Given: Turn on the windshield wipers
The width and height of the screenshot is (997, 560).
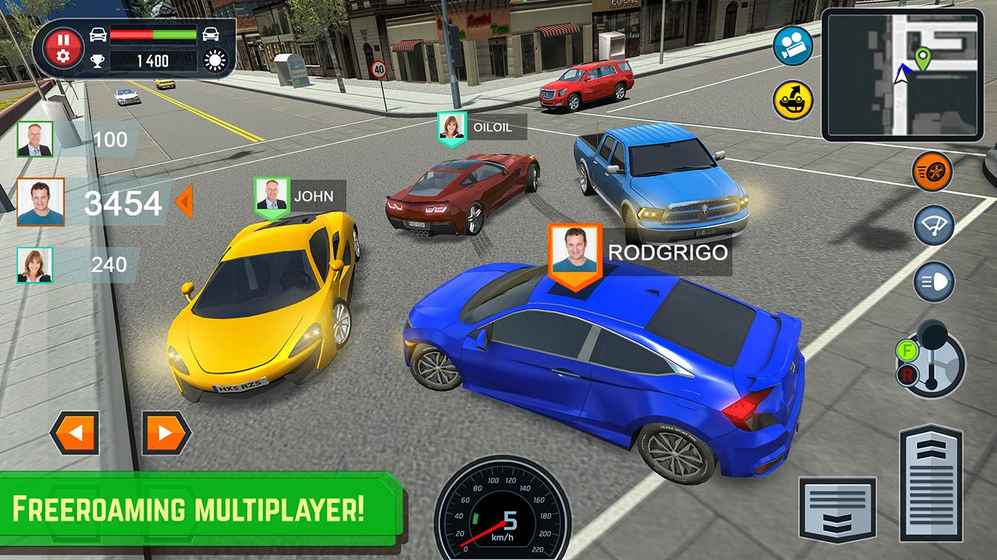Looking at the screenshot, I should [x=933, y=226].
